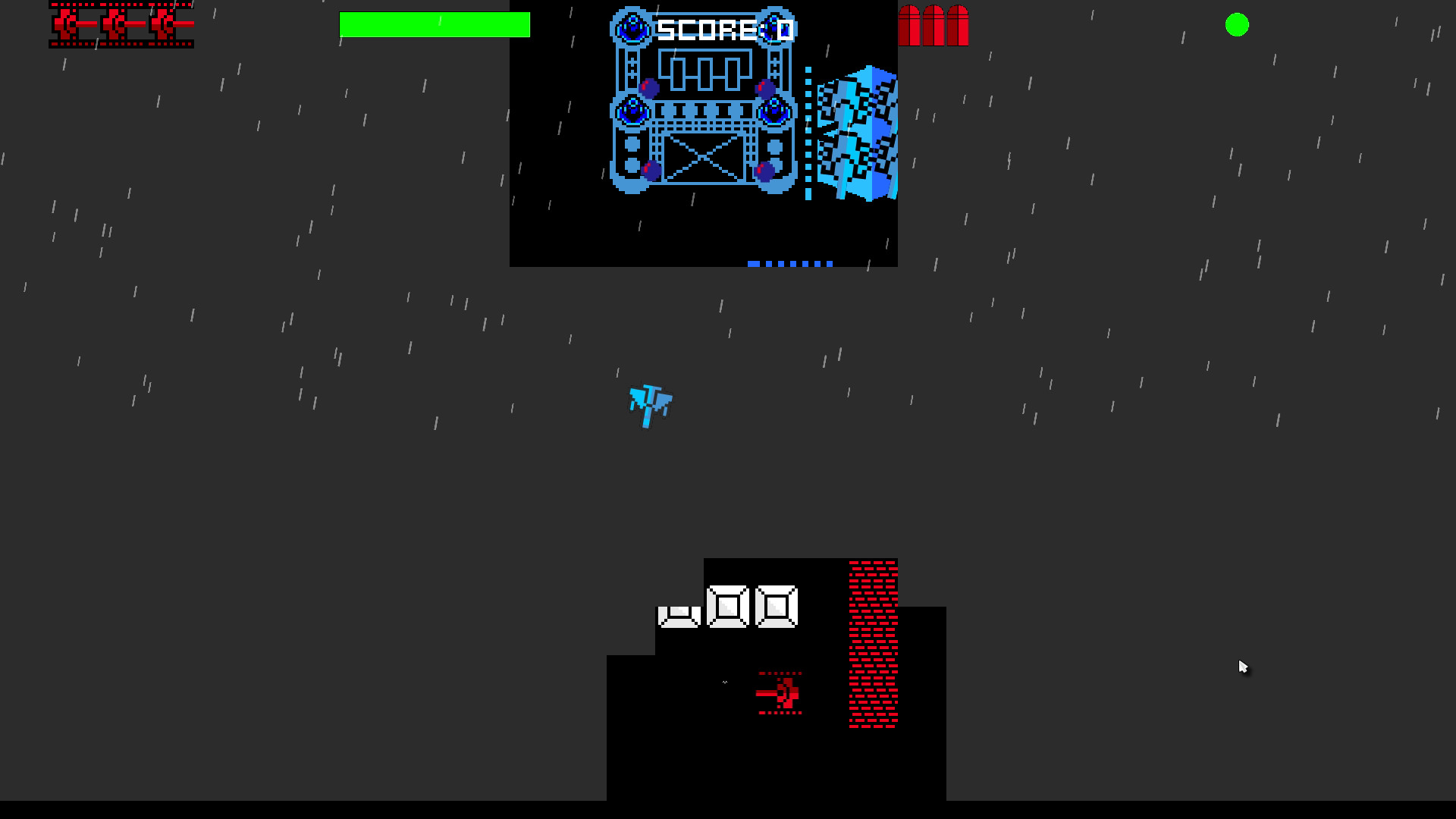Screen dimensions: 1456x819
Task: Click the blue cannon turret top-left of boss
Action: (631, 28)
